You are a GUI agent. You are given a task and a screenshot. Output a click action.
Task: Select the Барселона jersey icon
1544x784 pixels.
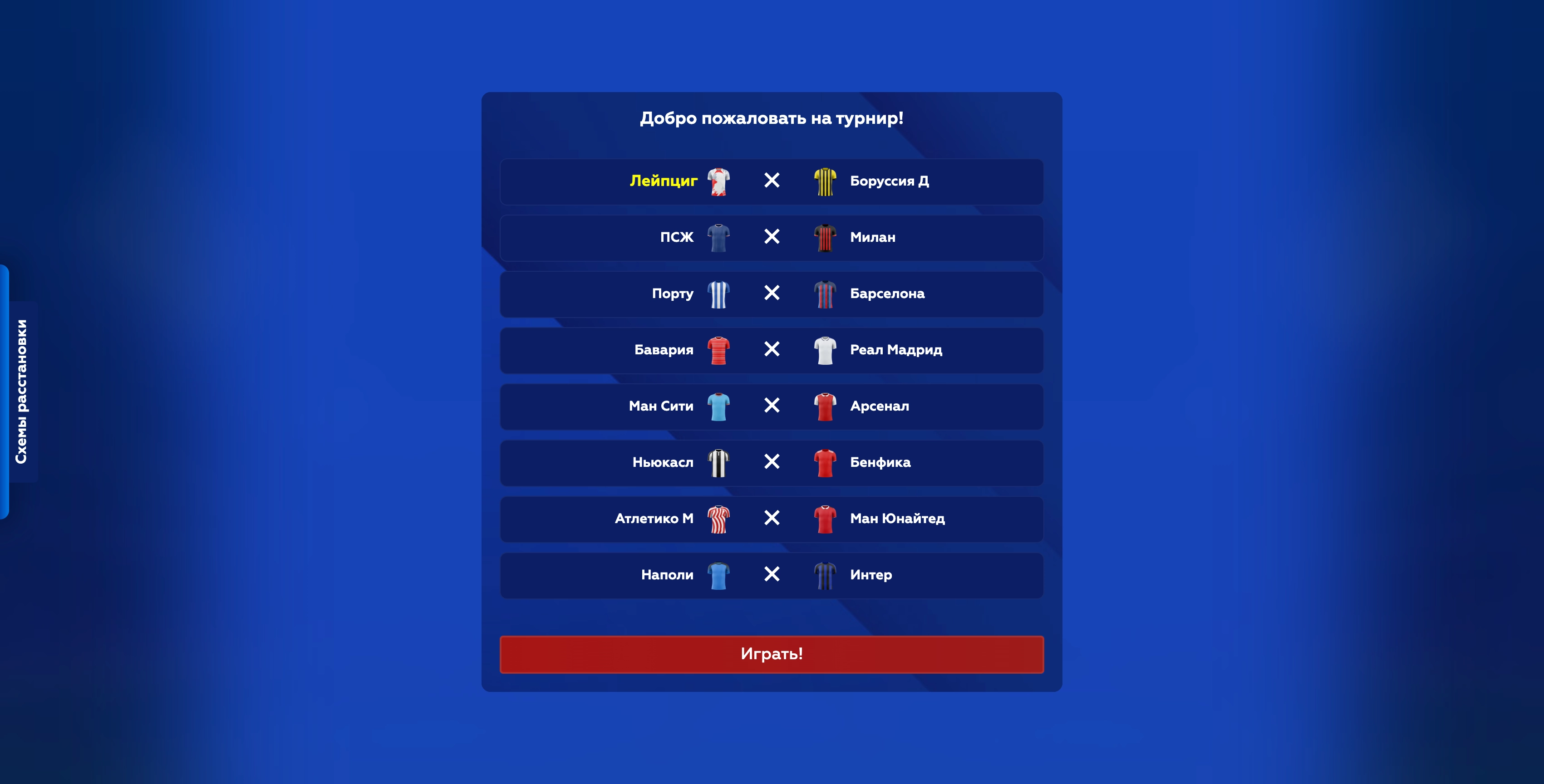click(x=825, y=294)
